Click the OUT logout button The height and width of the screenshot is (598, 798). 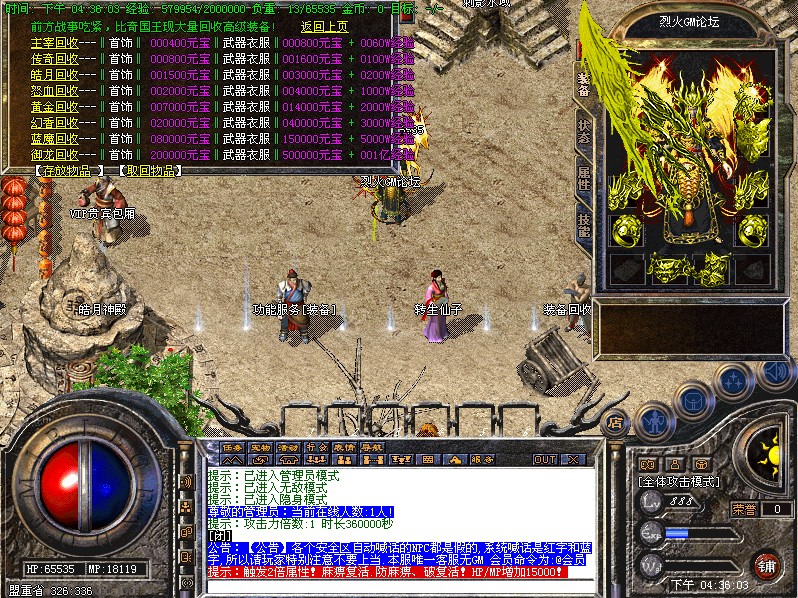(544, 459)
